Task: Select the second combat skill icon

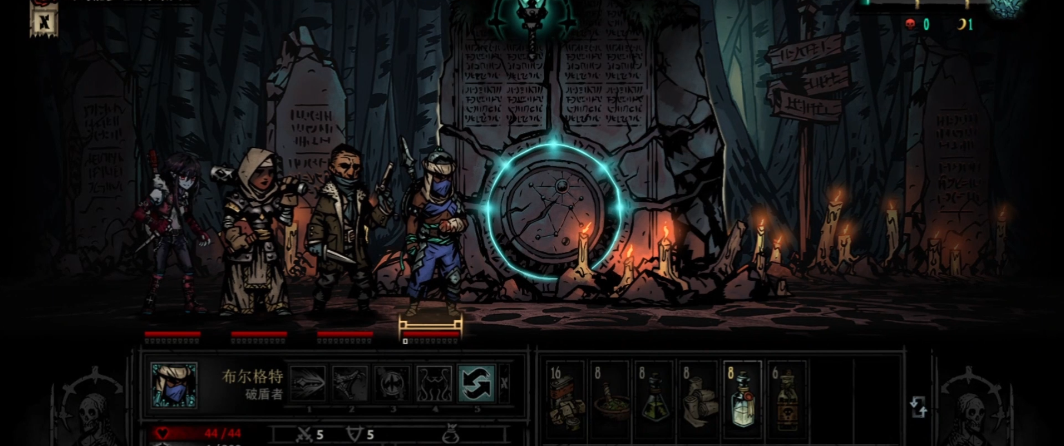Action: [351, 384]
